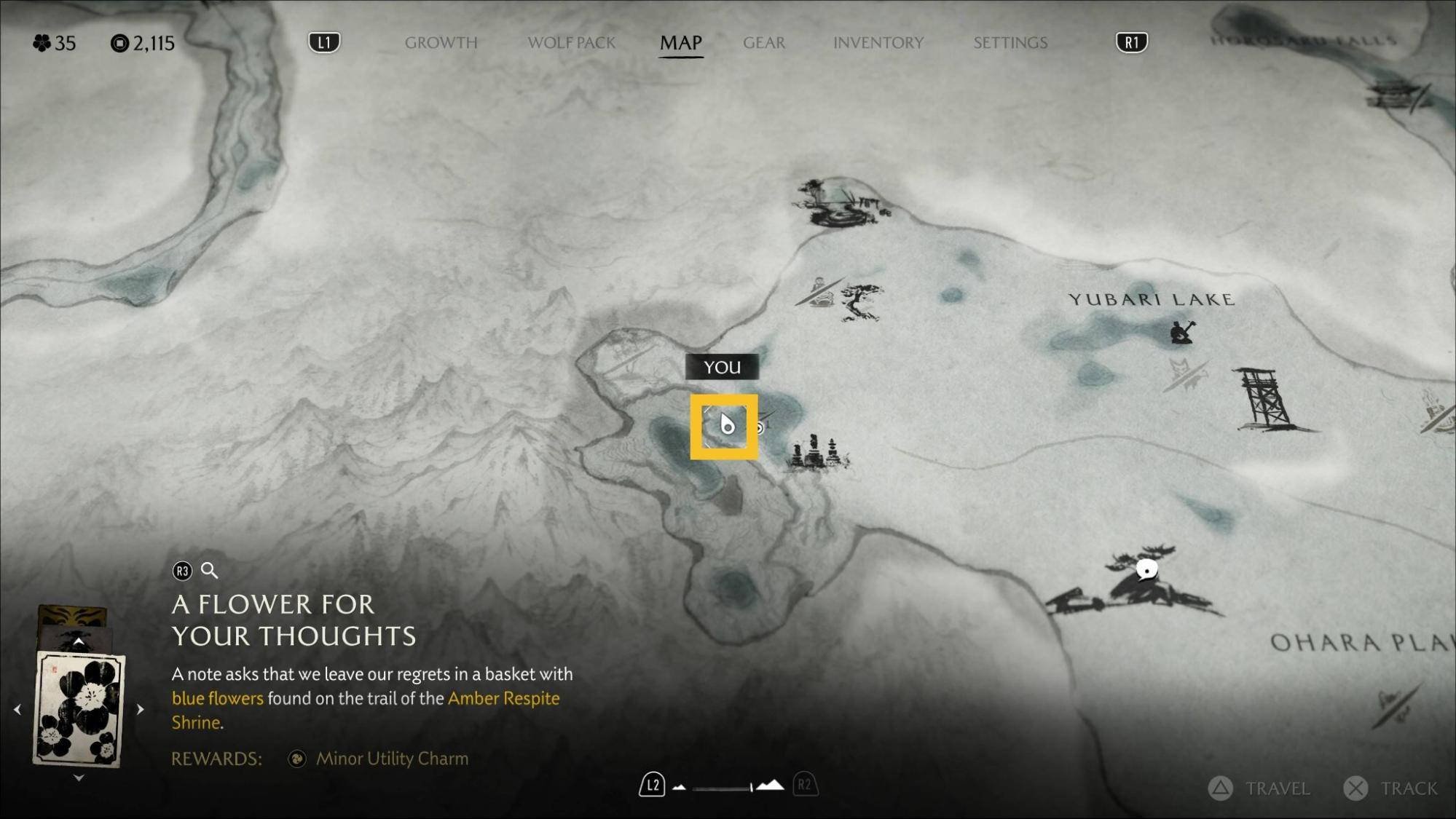Click the white speech bubble map marker
The width and height of the screenshot is (1456, 819).
[1146, 569]
